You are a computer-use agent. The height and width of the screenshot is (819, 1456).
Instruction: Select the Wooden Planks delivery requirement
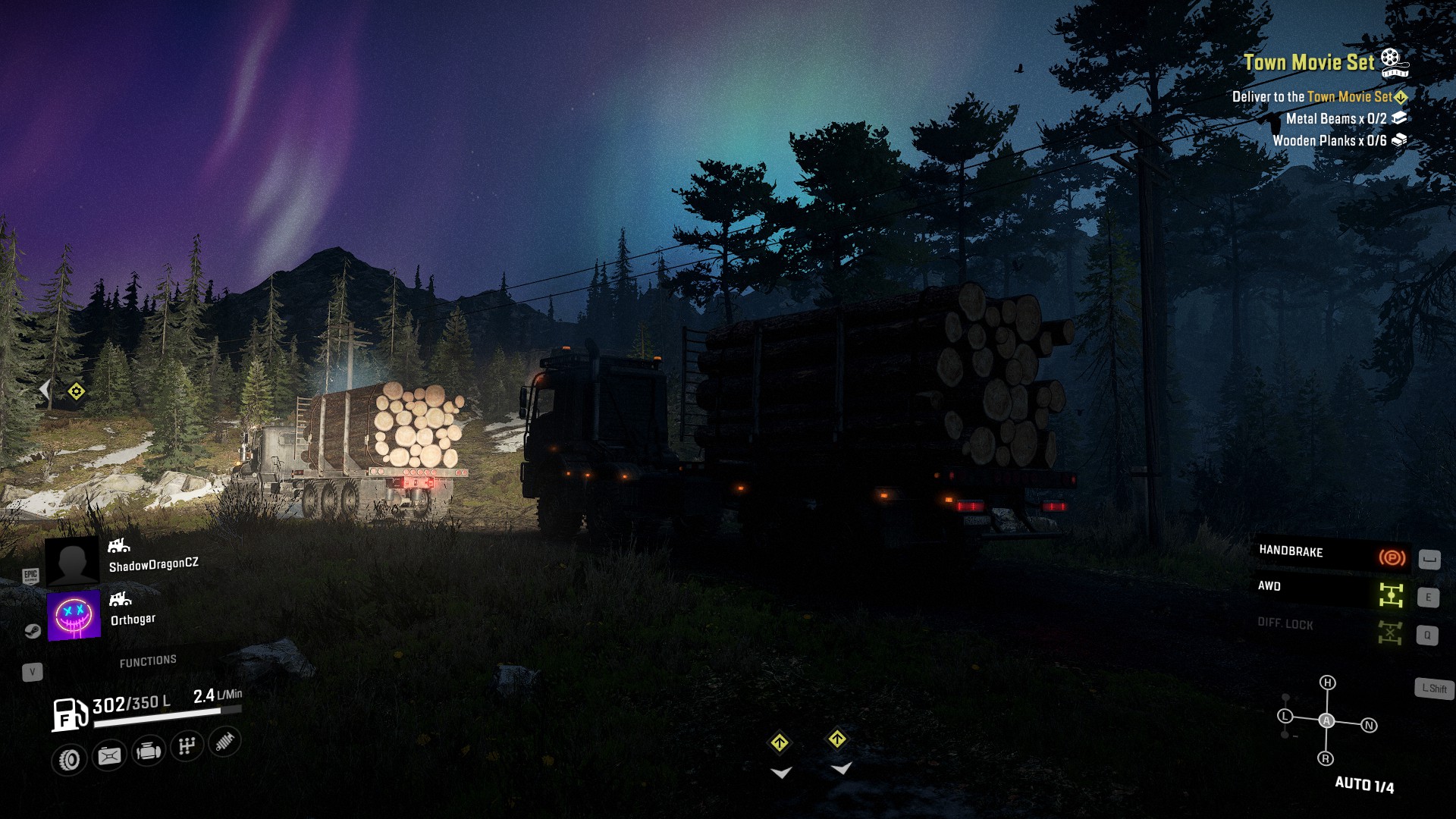tap(1329, 140)
